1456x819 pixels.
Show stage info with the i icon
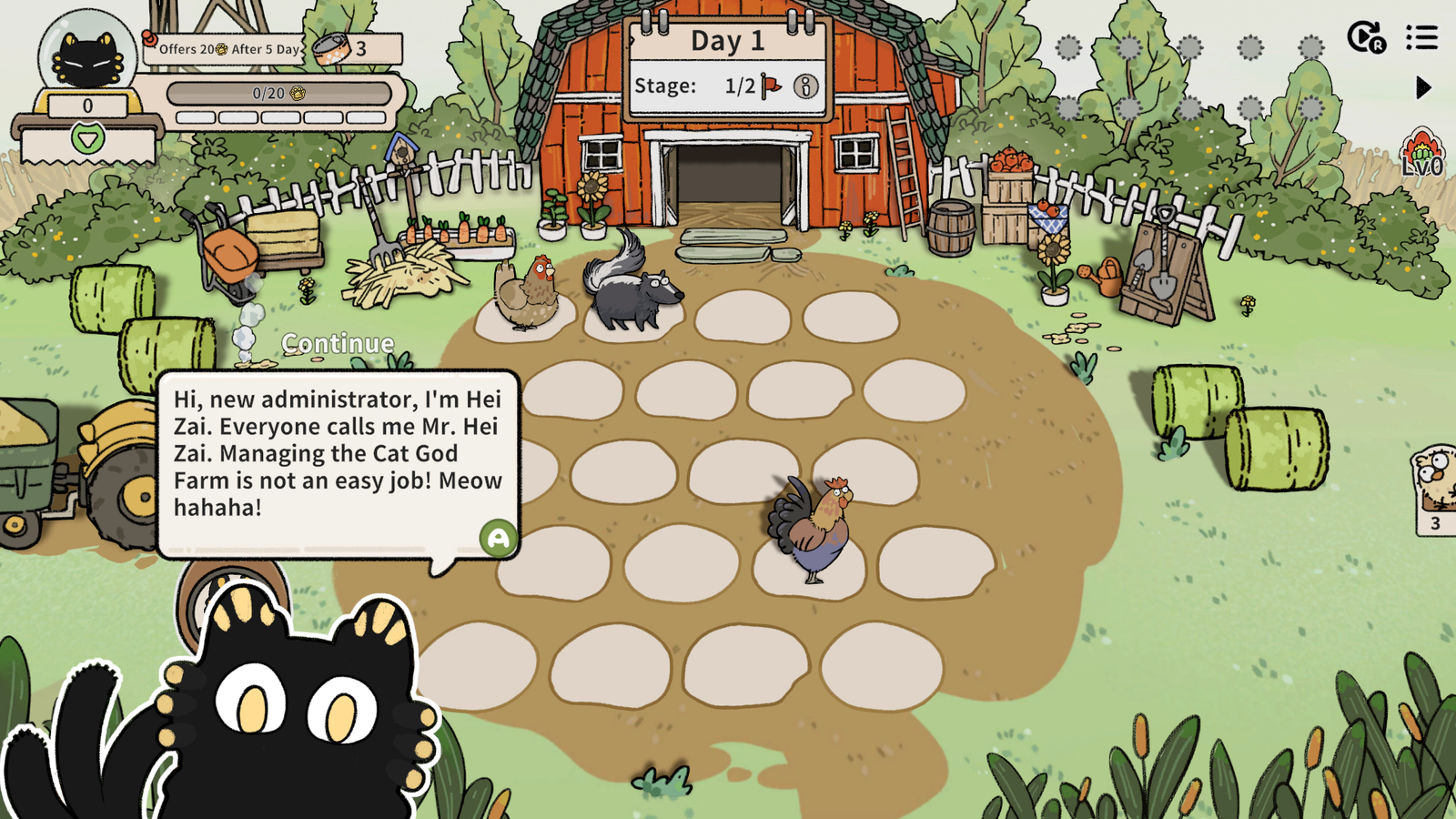point(805,86)
